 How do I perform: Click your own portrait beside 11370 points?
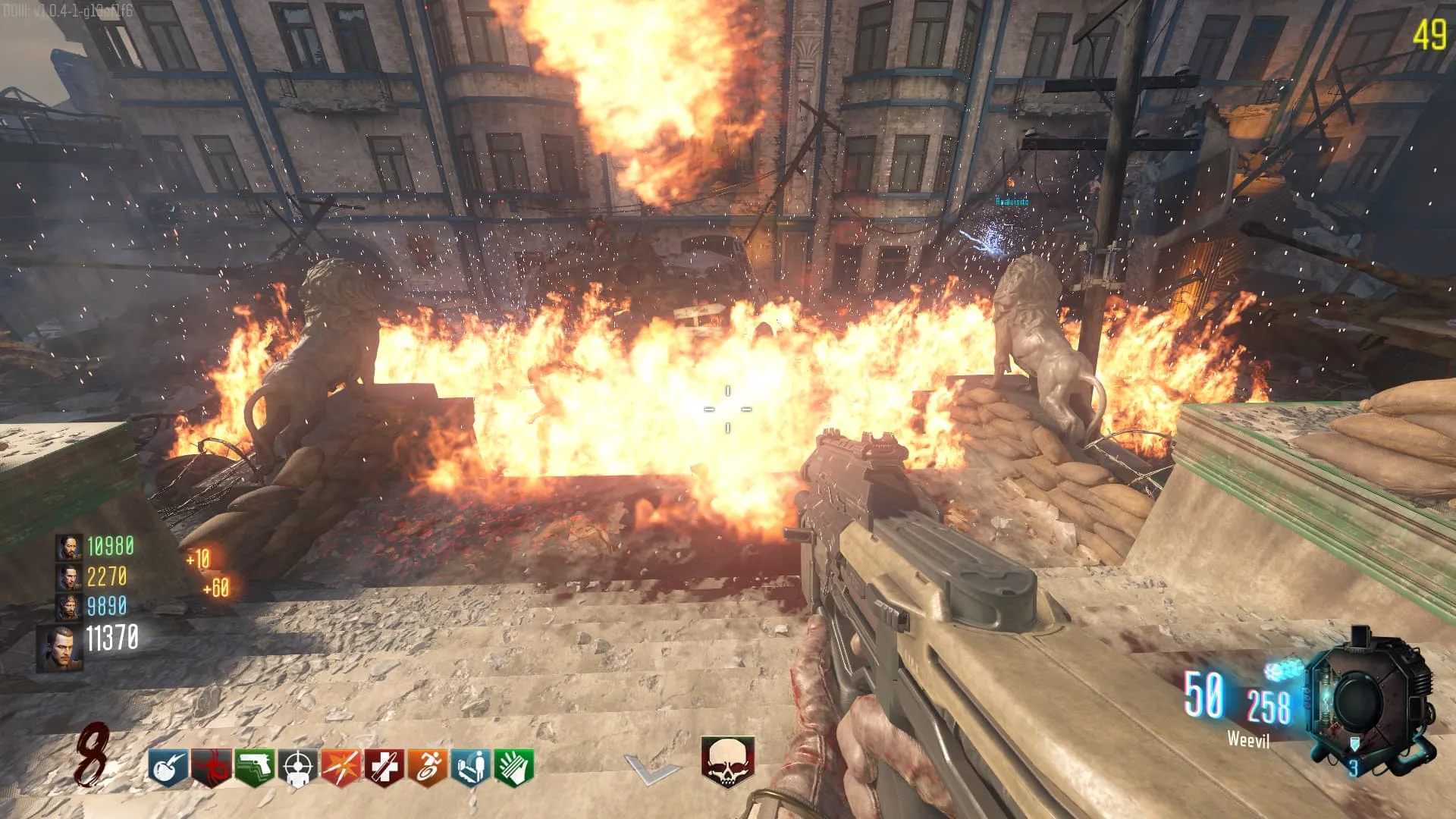click(61, 648)
